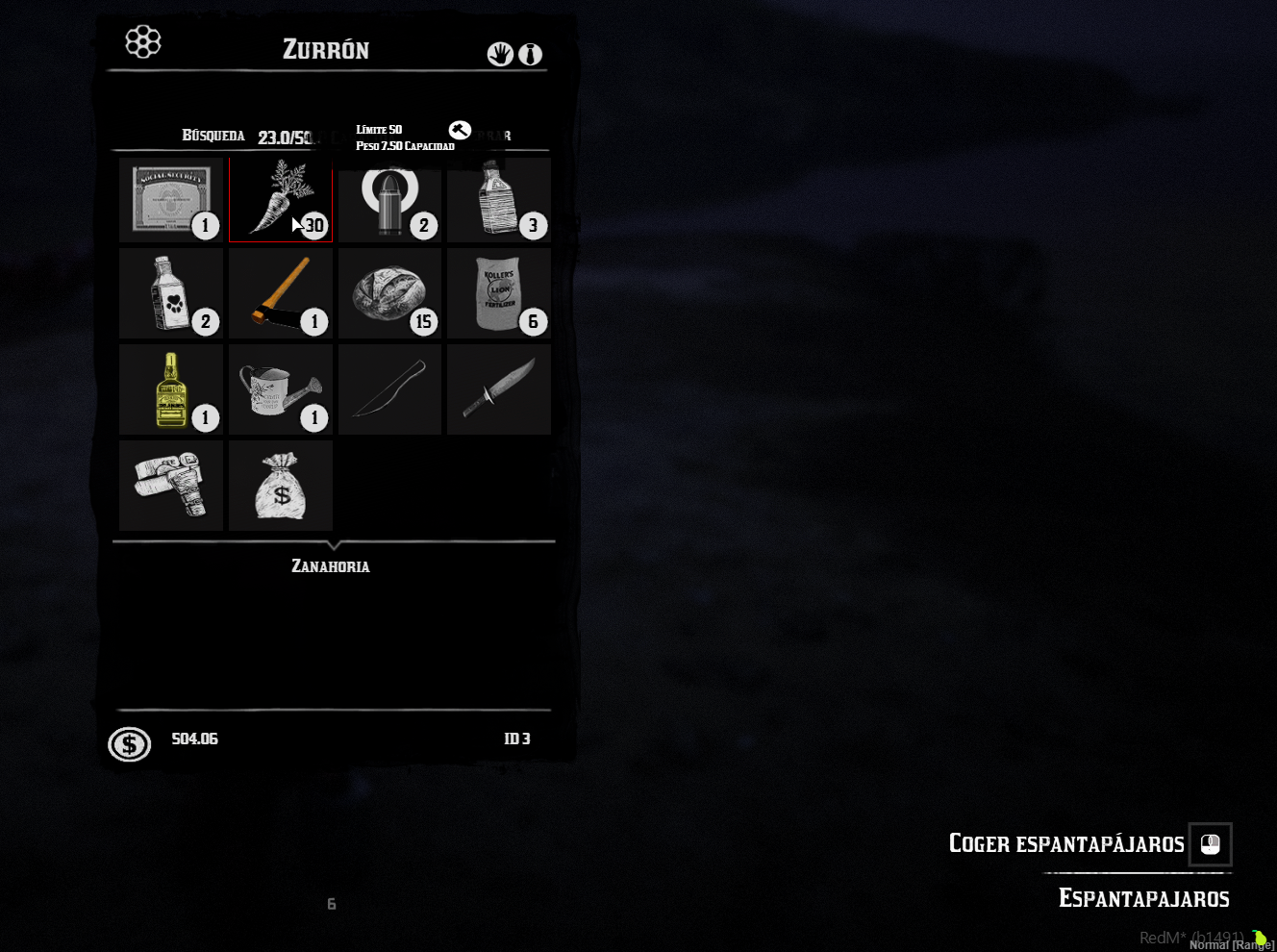The height and width of the screenshot is (952, 1277).
Task: Open the revolver cylinder icon
Action: pyautogui.click(x=143, y=41)
